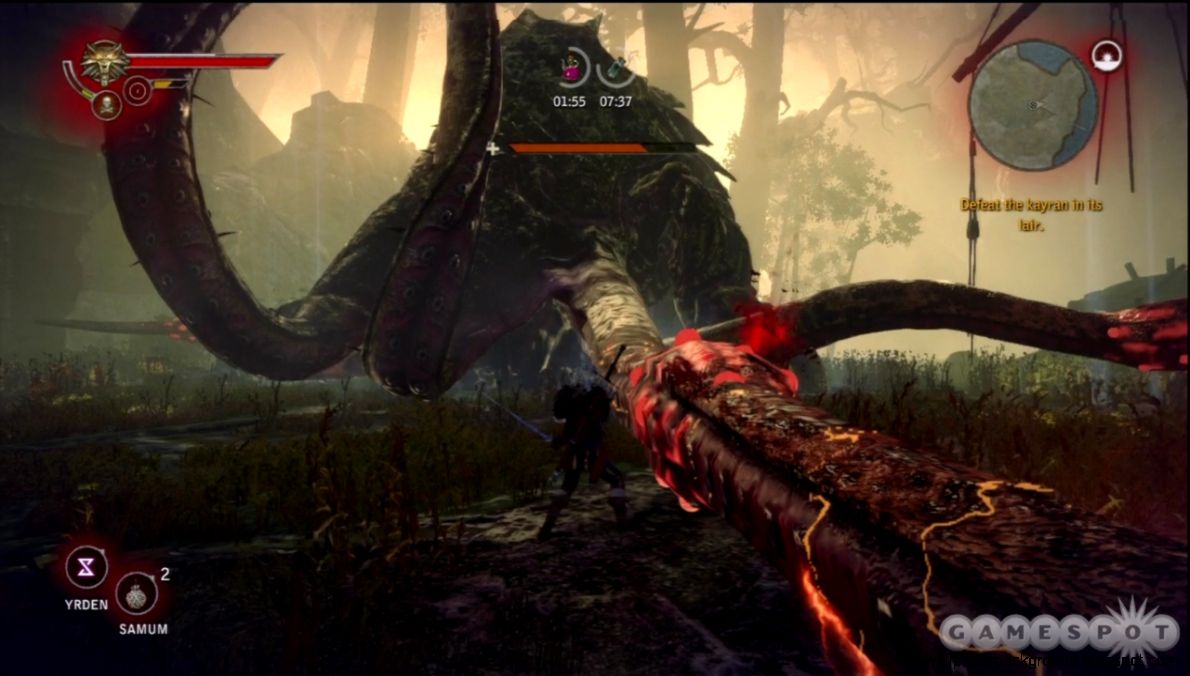Click the concentric circles indicator near the medallion
The height and width of the screenshot is (676, 1190).
pos(137,93)
